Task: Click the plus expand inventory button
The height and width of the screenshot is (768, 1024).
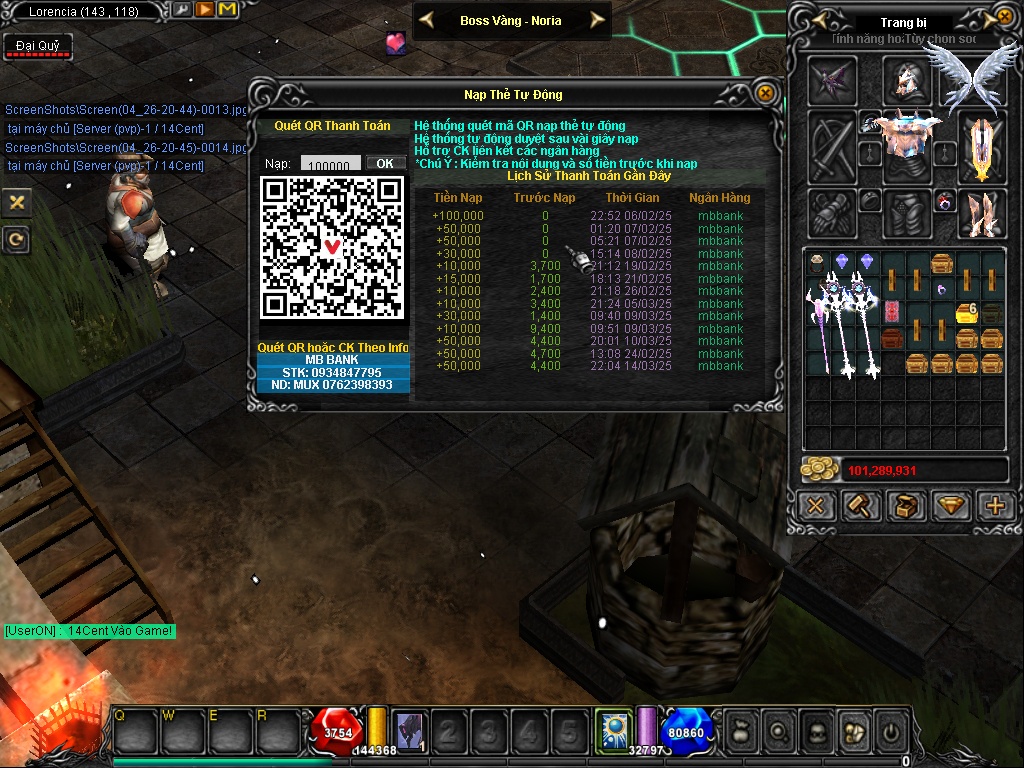Action: [995, 506]
